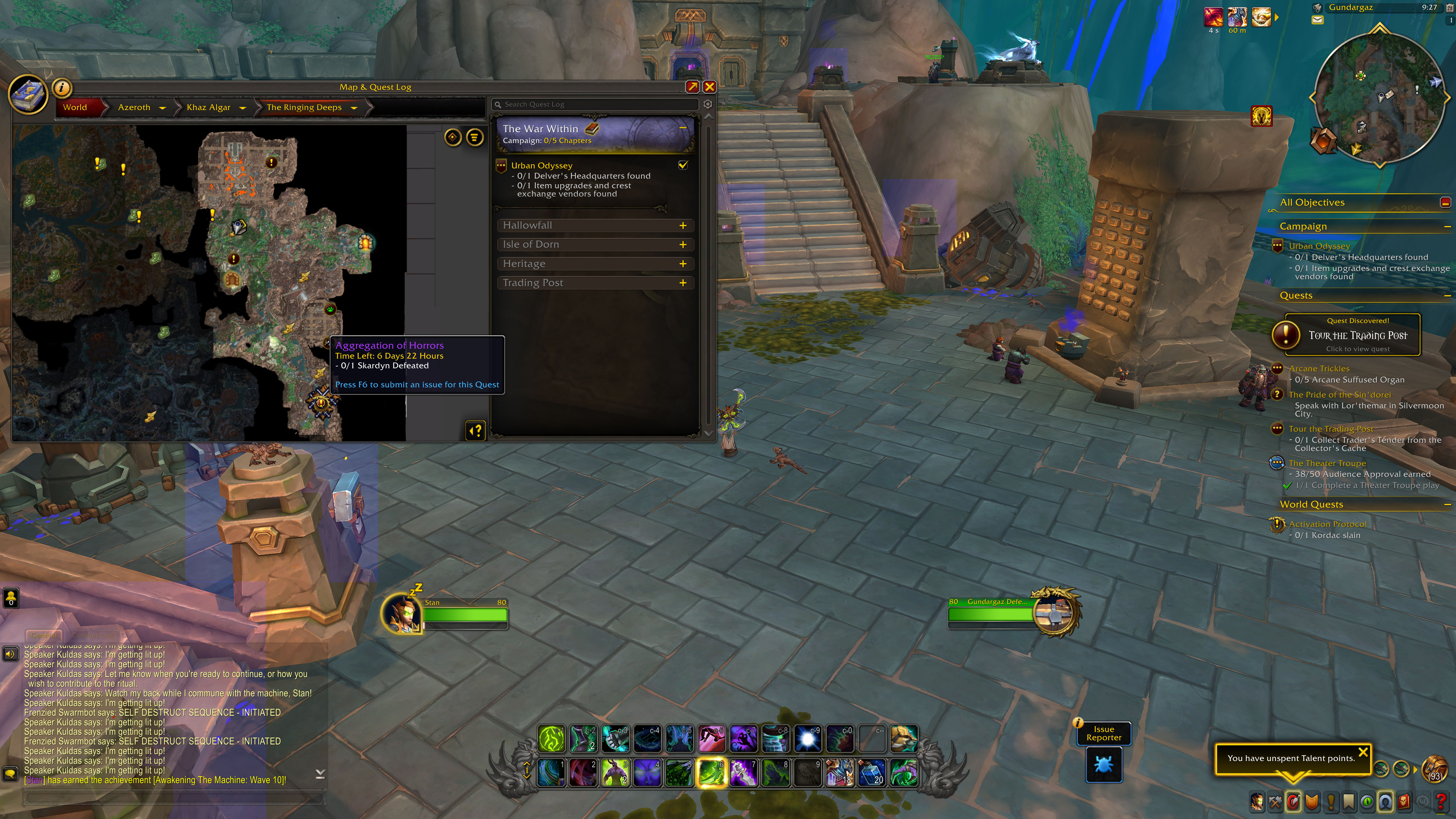Viewport: 1456px width, 819px height.
Task: Expand the Hallowfall quest category
Action: click(x=683, y=226)
